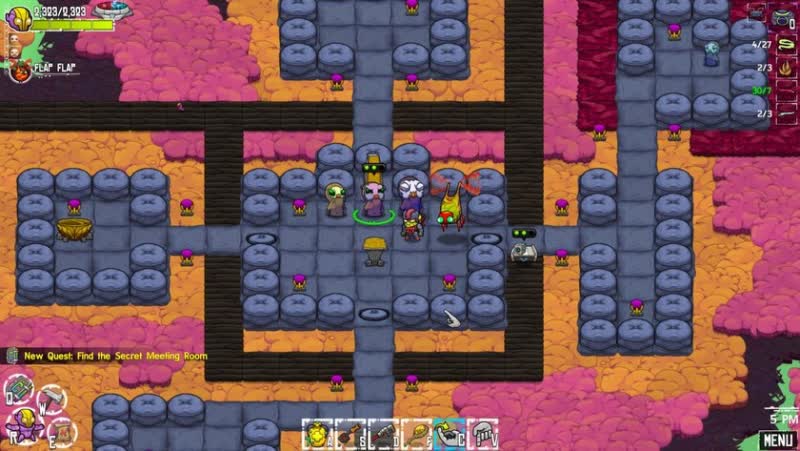The image size is (800, 451).
Task: Pick the golden club weapon slot
Action: click(x=416, y=433)
